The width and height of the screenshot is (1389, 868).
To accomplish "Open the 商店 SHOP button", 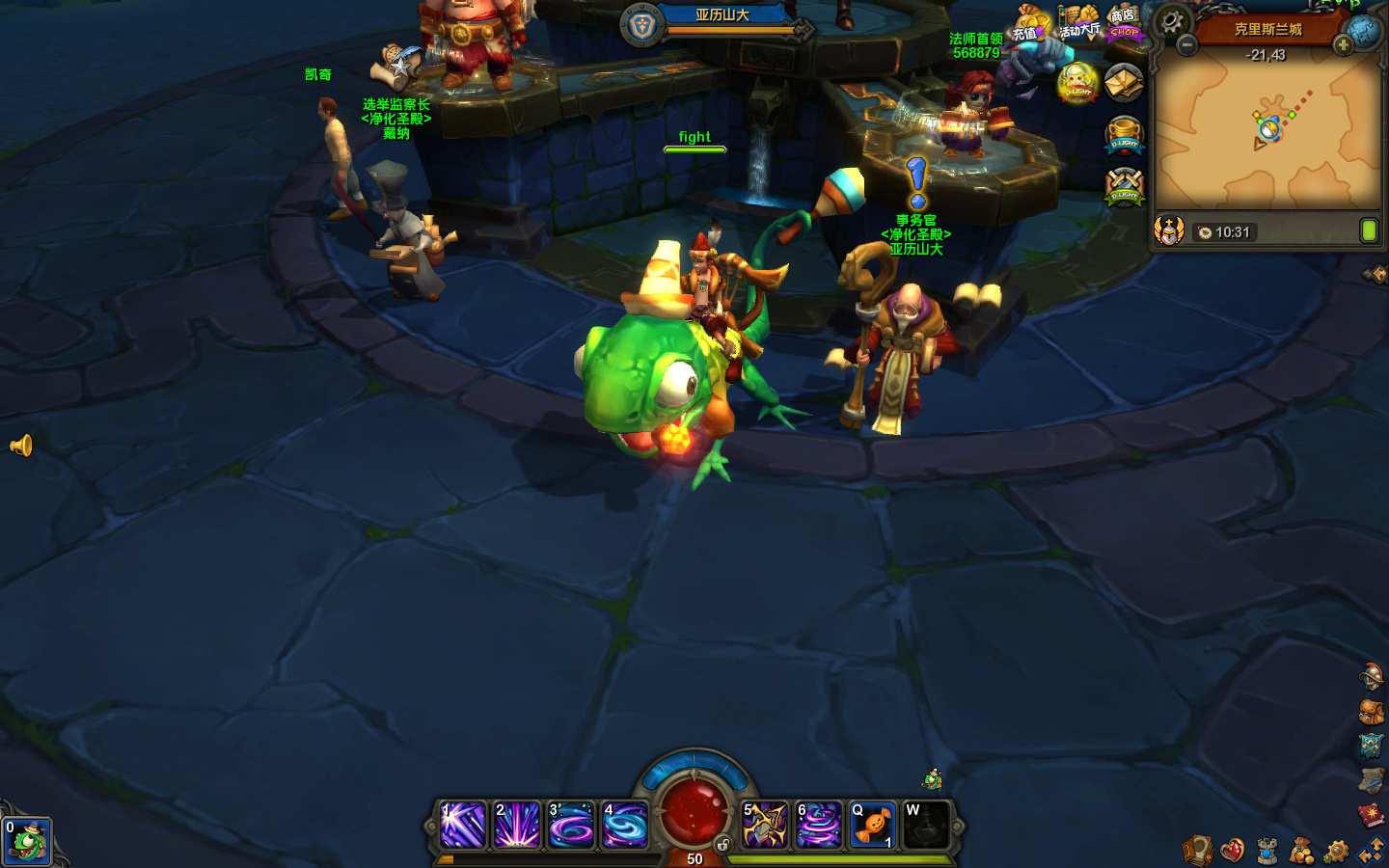I will click(x=1124, y=24).
